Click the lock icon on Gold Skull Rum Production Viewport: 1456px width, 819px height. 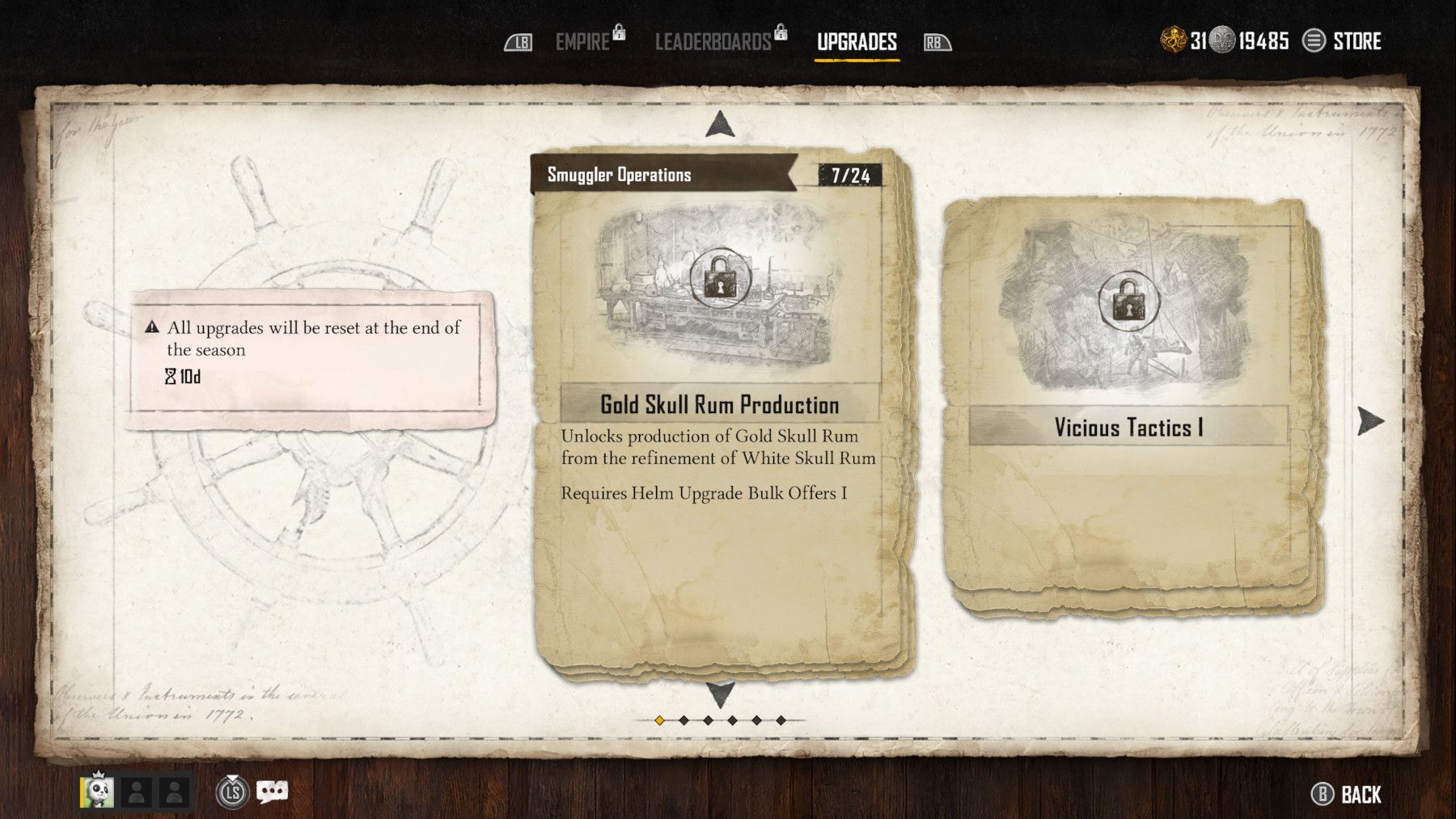pyautogui.click(x=720, y=279)
